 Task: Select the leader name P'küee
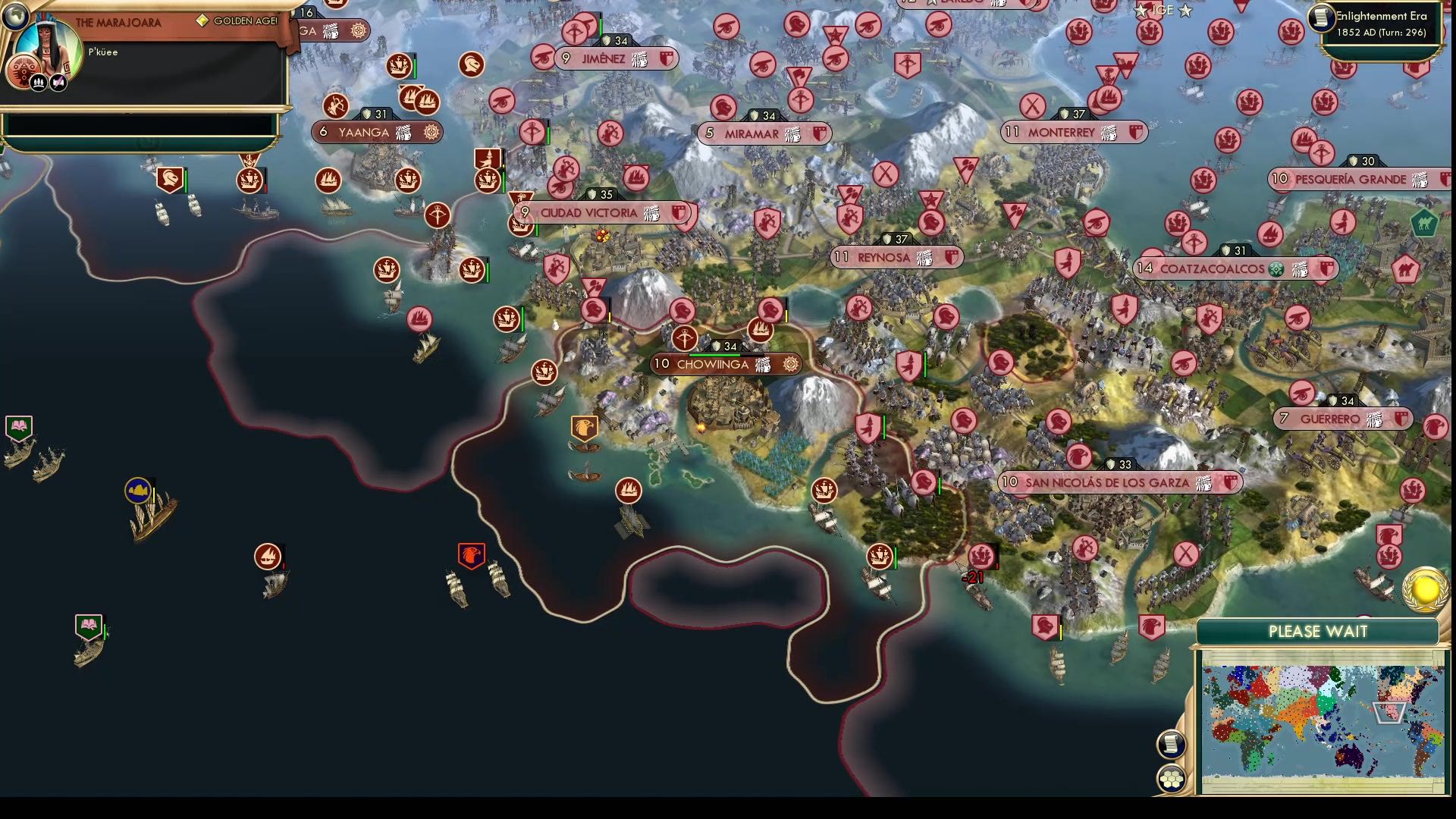pos(103,52)
